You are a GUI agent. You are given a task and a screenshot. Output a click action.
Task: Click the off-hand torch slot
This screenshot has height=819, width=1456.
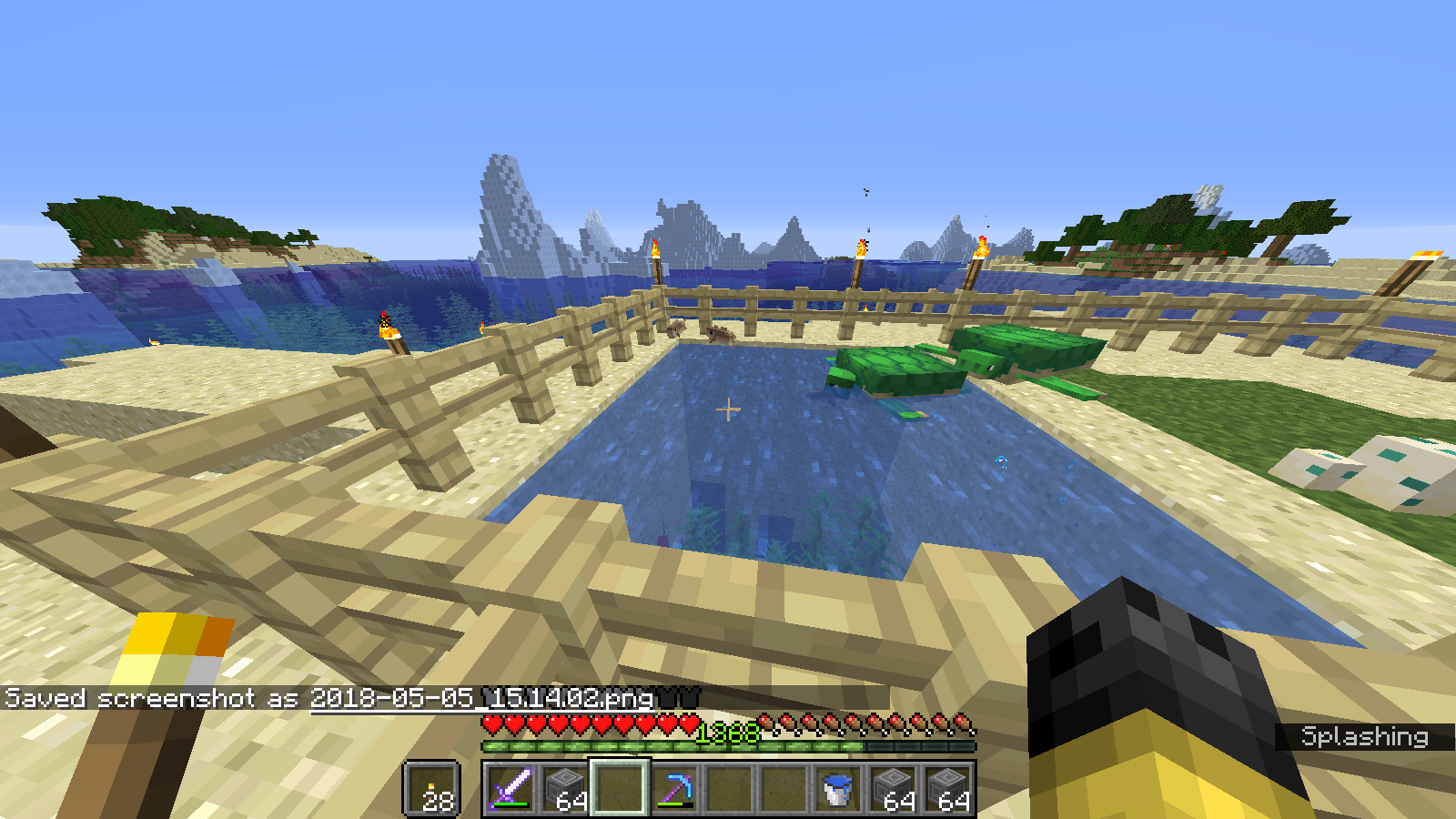coord(431,788)
